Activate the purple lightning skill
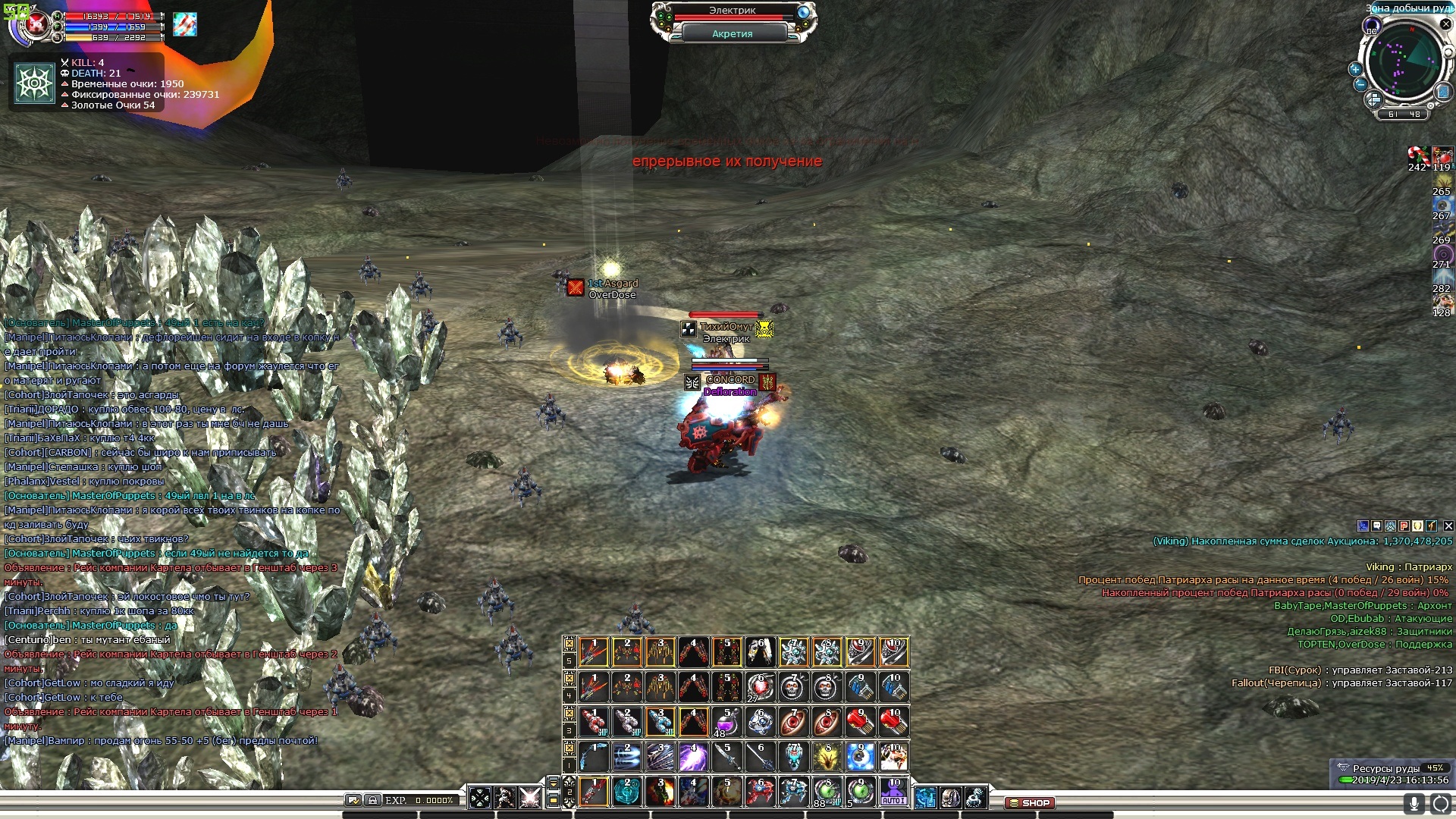1456x819 pixels. (693, 757)
